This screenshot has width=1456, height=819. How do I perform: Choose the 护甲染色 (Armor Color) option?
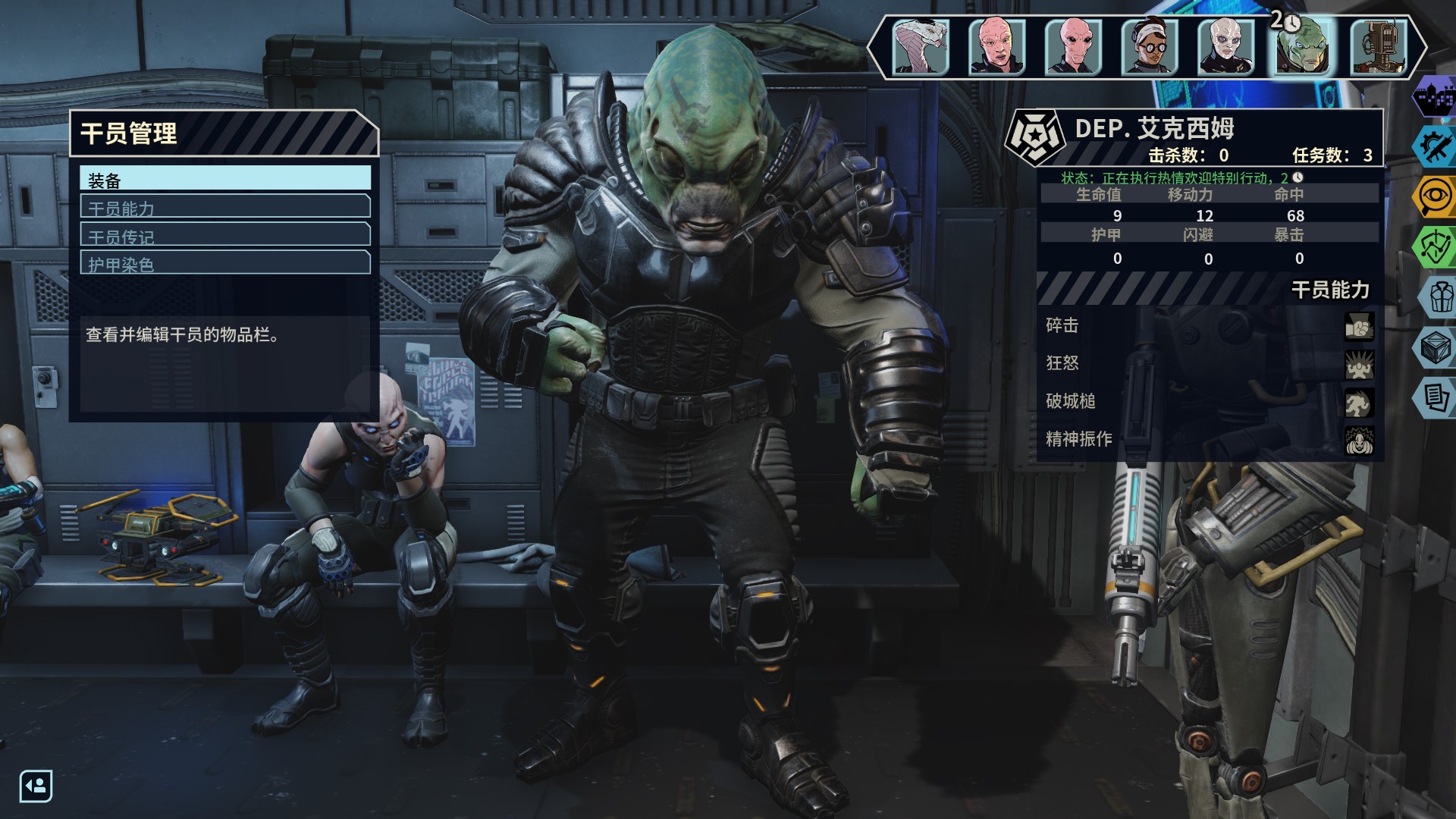(x=225, y=263)
